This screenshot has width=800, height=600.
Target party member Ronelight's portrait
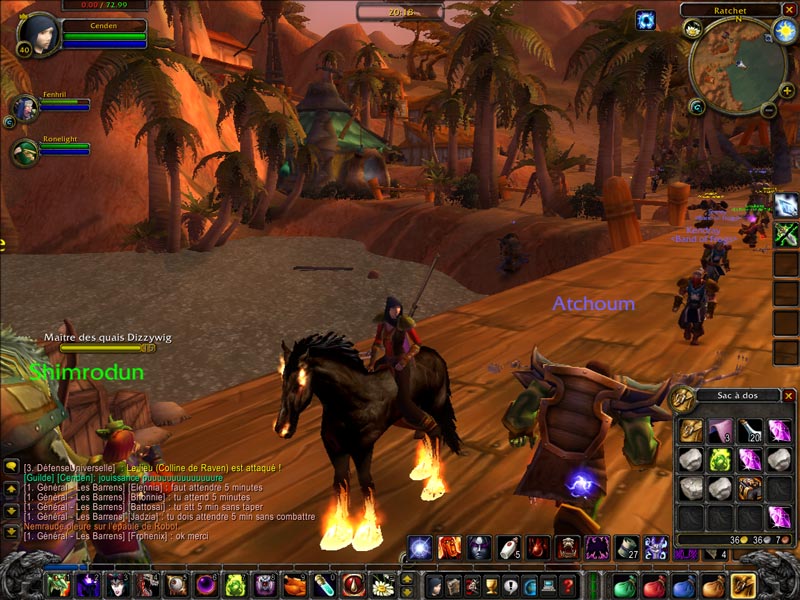pos(24,152)
